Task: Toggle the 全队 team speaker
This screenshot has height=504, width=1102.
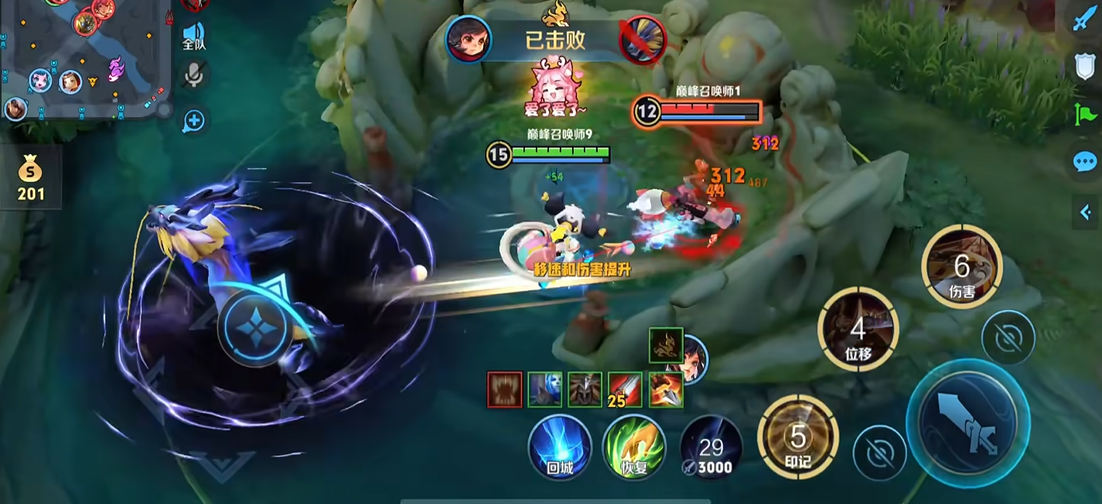Action: (194, 33)
